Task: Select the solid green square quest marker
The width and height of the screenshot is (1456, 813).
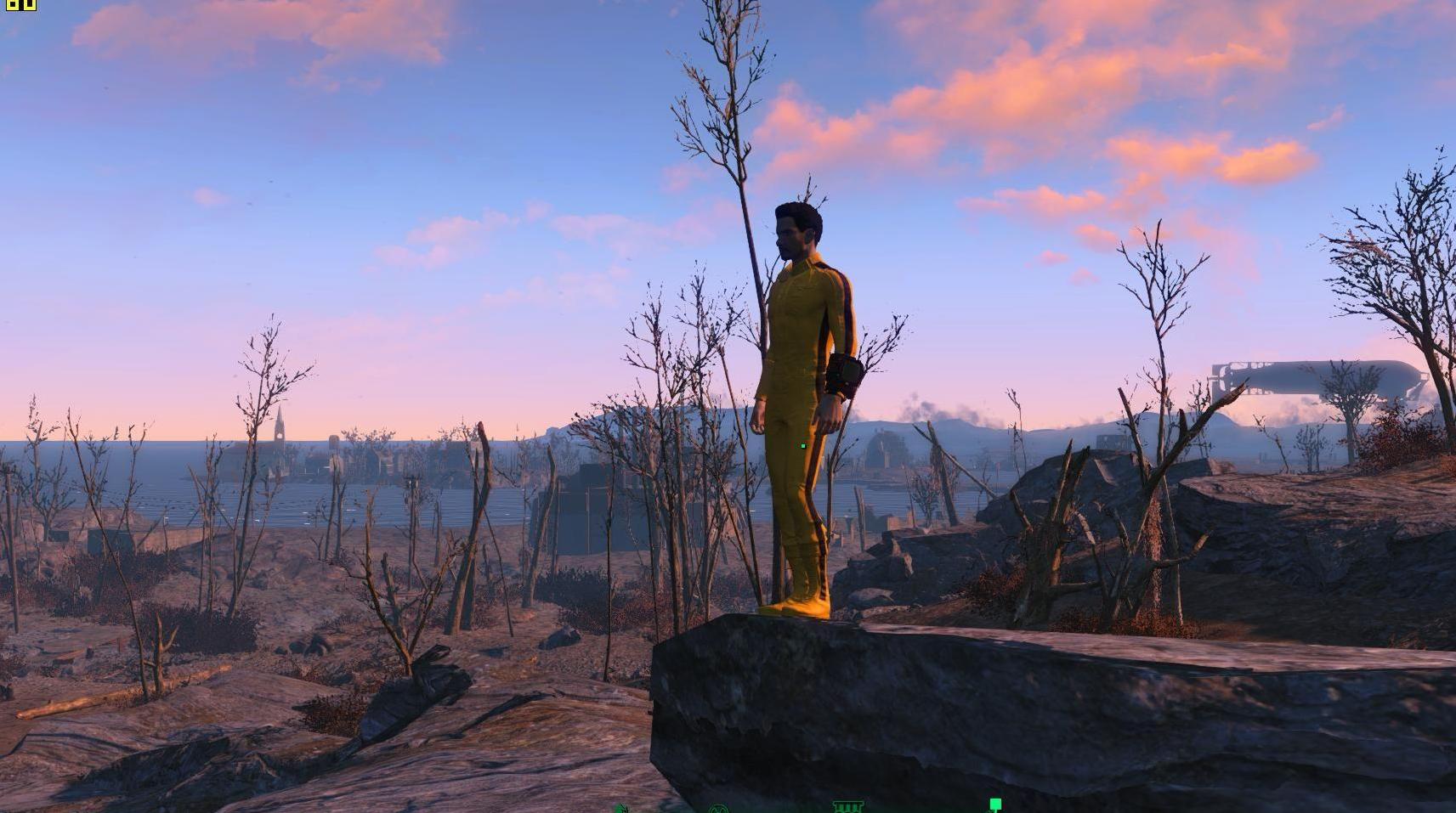Action: (x=995, y=804)
